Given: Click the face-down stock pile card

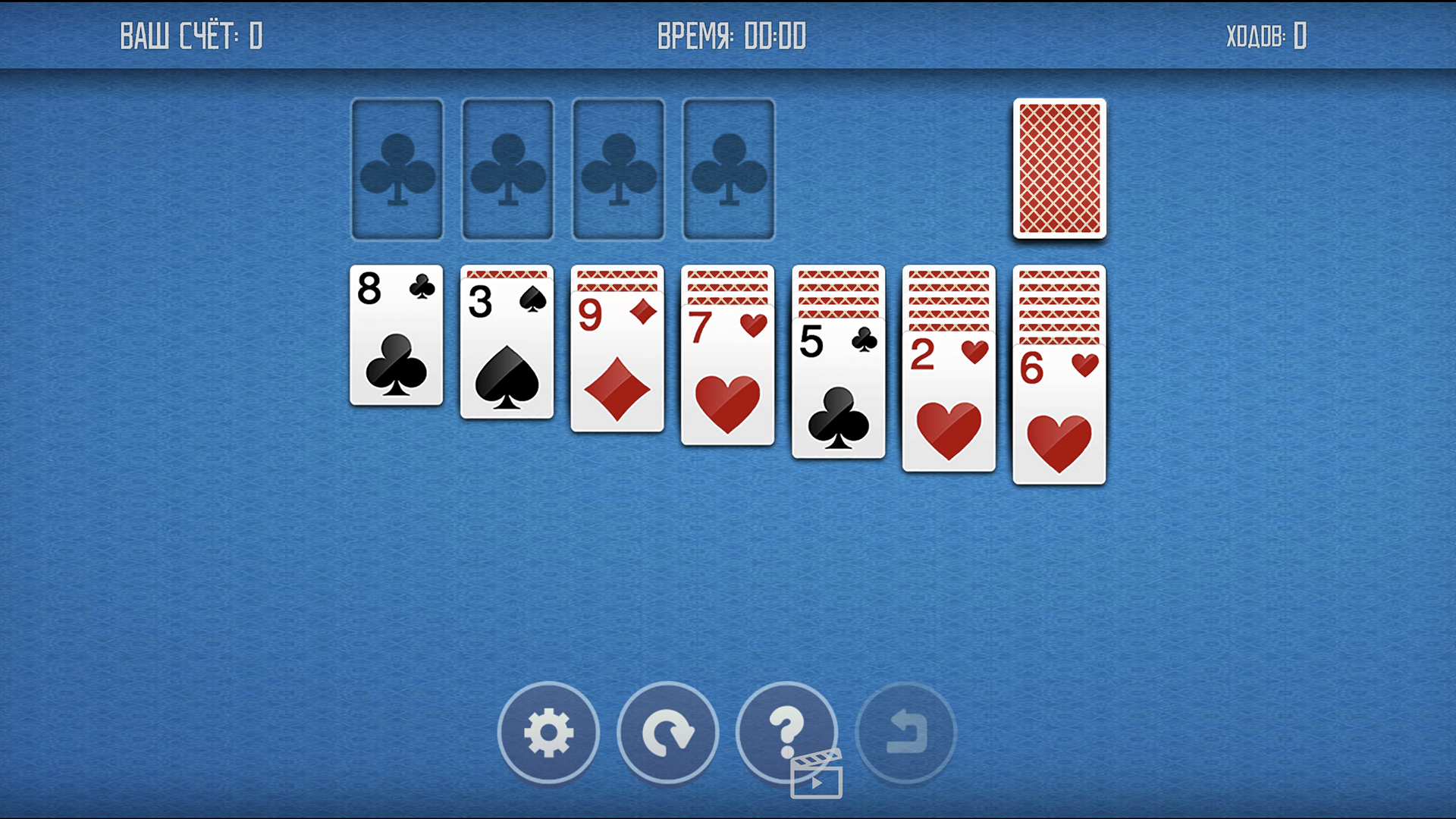Looking at the screenshot, I should point(1059,168).
